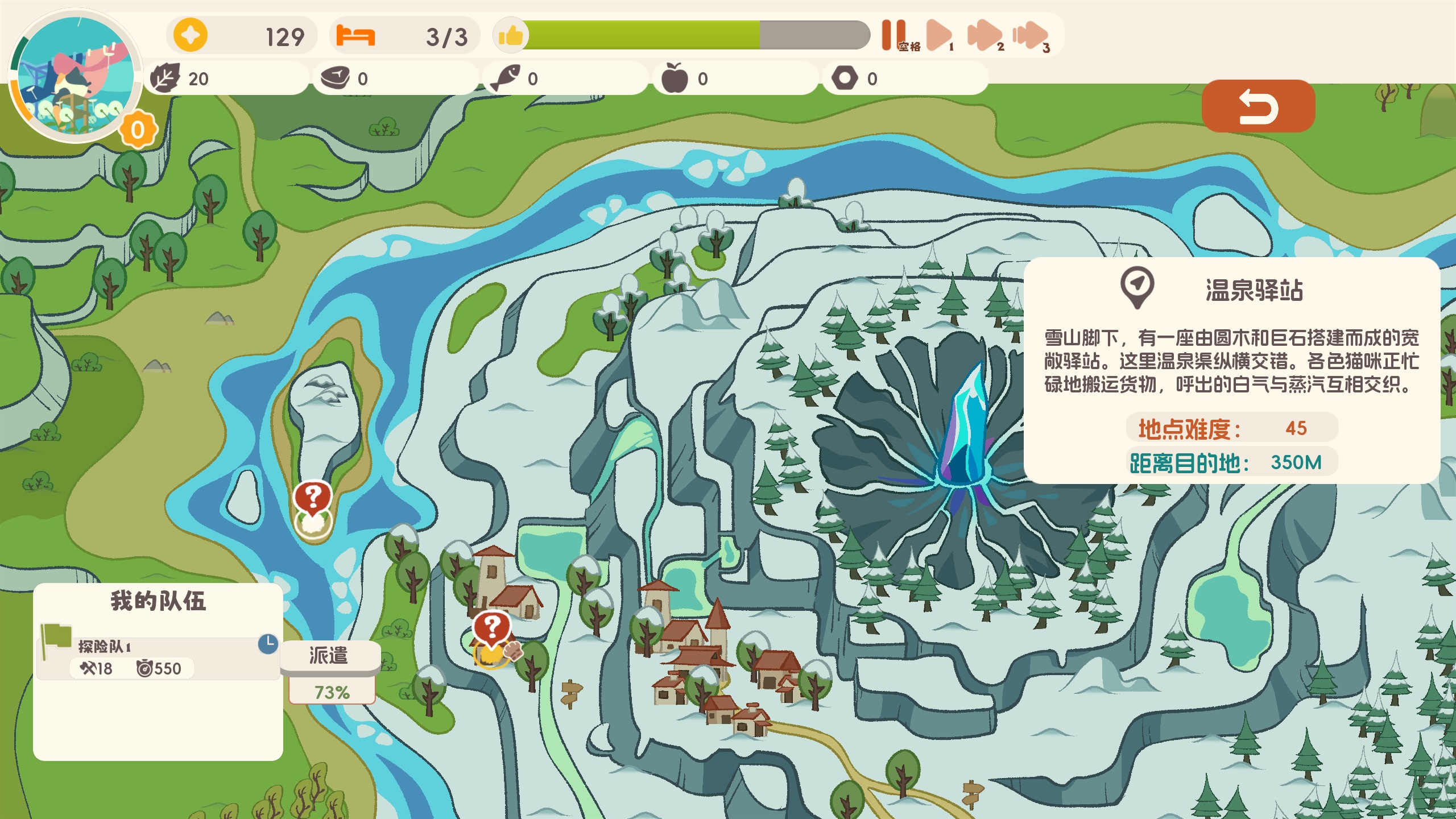Click the location pin icon beside 温泉驿站

pyautogui.click(x=1137, y=286)
